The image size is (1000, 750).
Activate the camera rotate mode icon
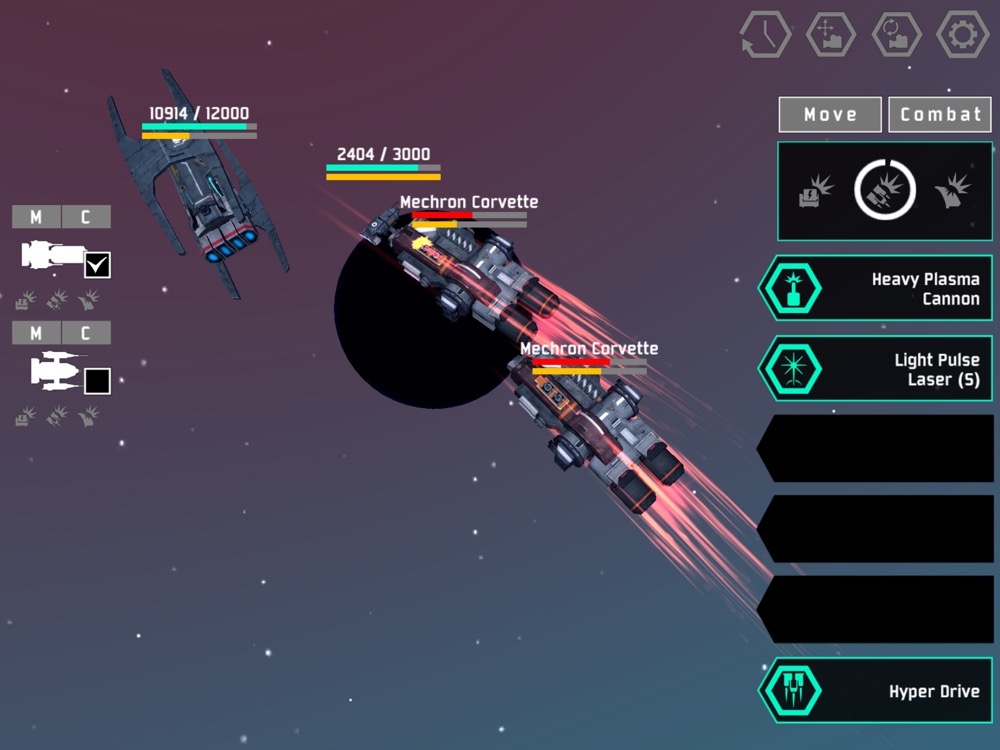[x=896, y=34]
